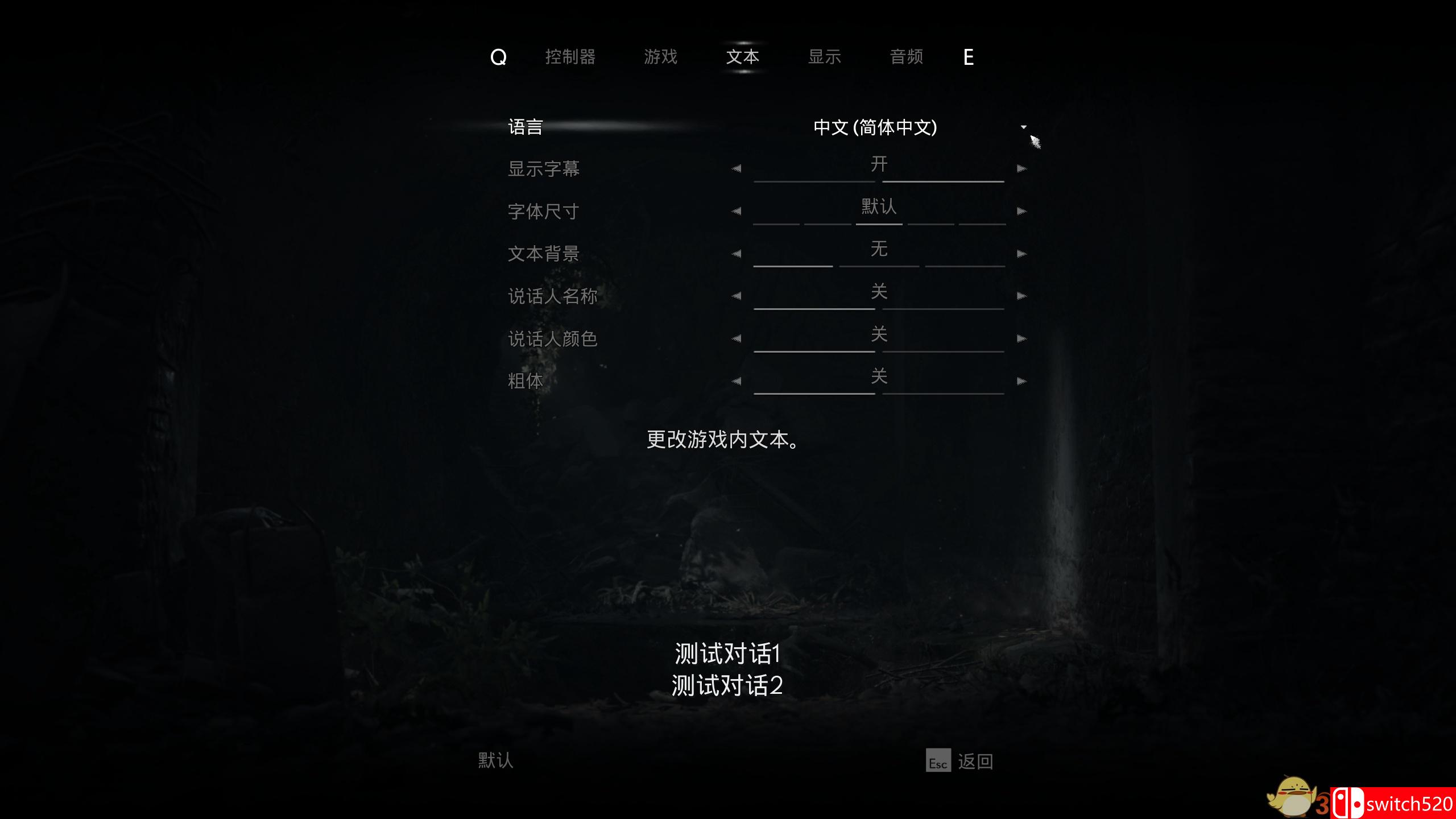Click 默认 to reset settings
This screenshot has height=819, width=1456.
pyautogui.click(x=495, y=760)
